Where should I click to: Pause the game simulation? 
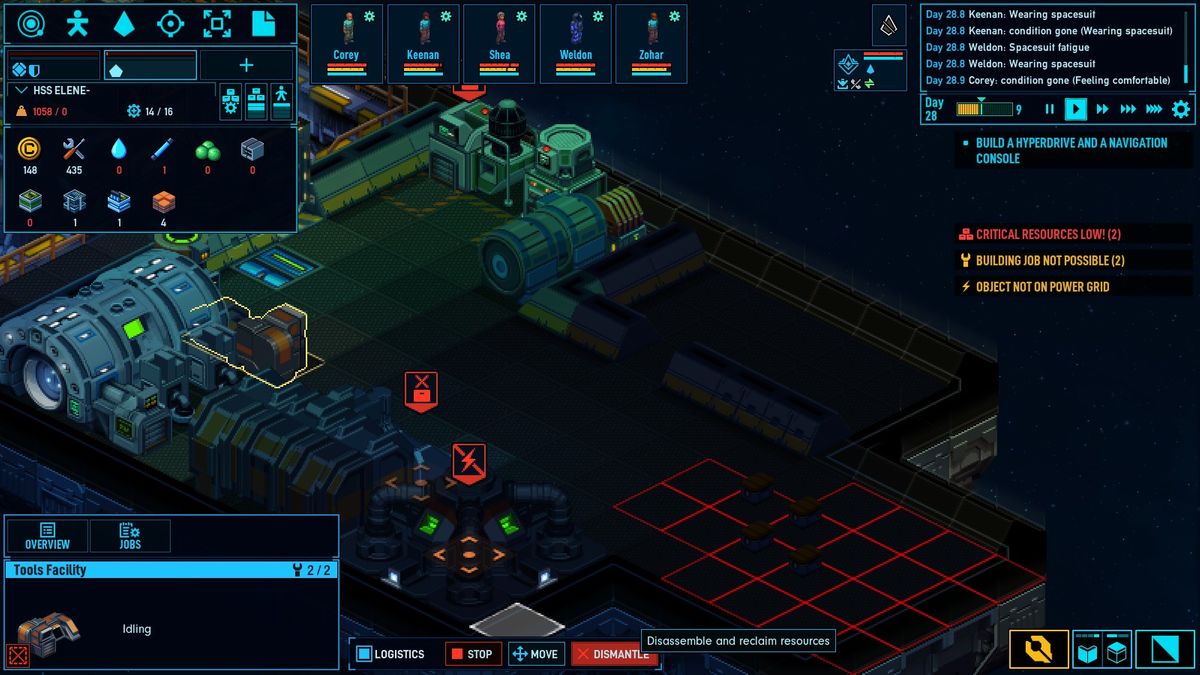(1049, 109)
